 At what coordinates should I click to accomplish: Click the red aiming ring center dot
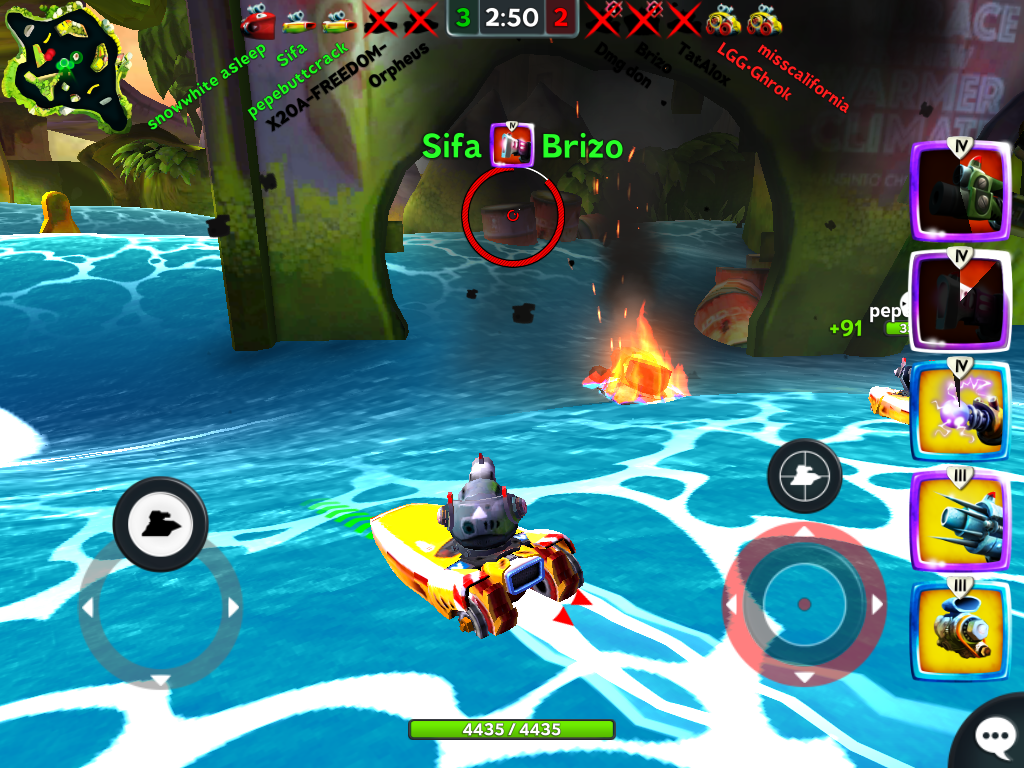point(804,604)
